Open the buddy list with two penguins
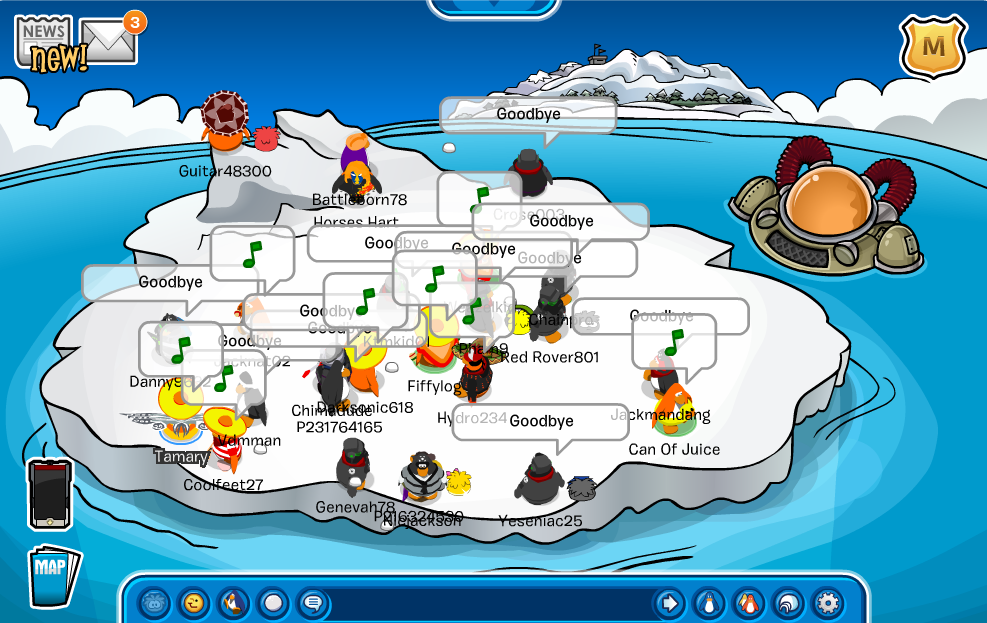Viewport: 987px width, 623px height. click(x=748, y=603)
